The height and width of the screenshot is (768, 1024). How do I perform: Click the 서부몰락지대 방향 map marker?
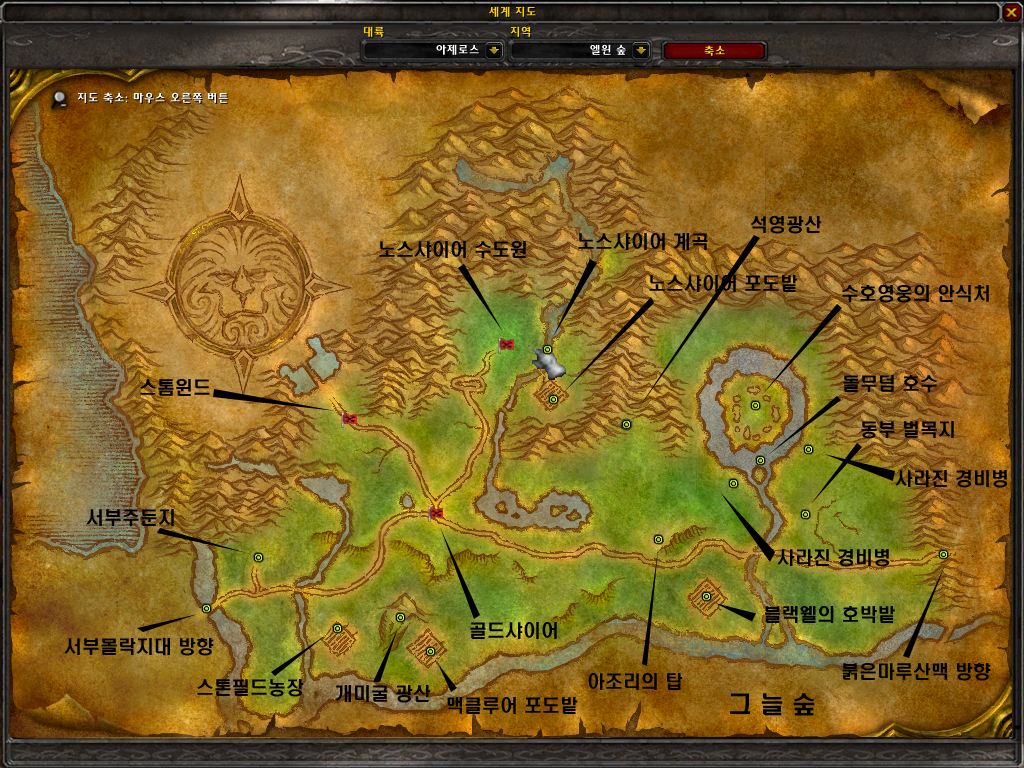pos(207,608)
